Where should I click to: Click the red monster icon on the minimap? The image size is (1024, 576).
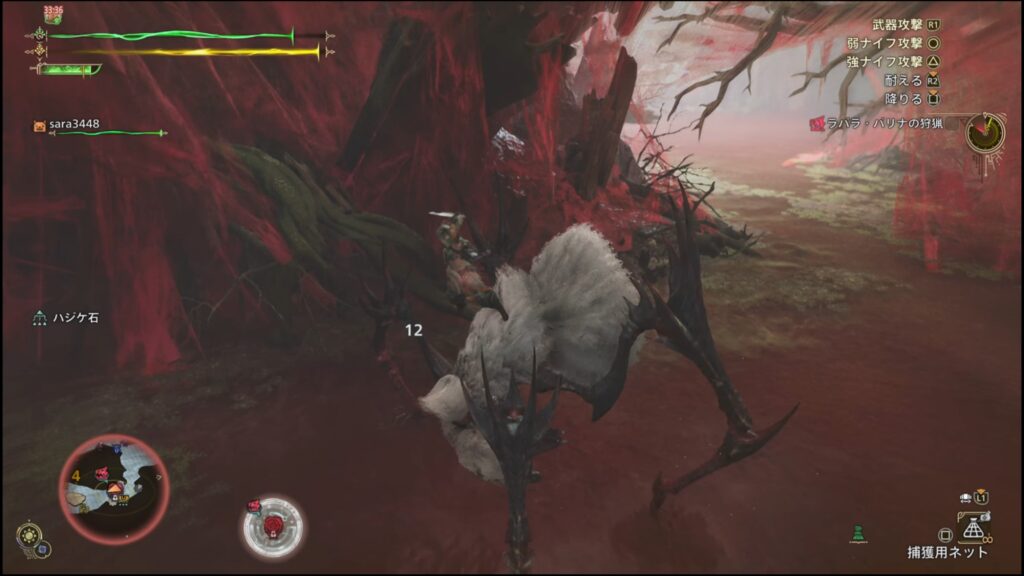click(102, 472)
